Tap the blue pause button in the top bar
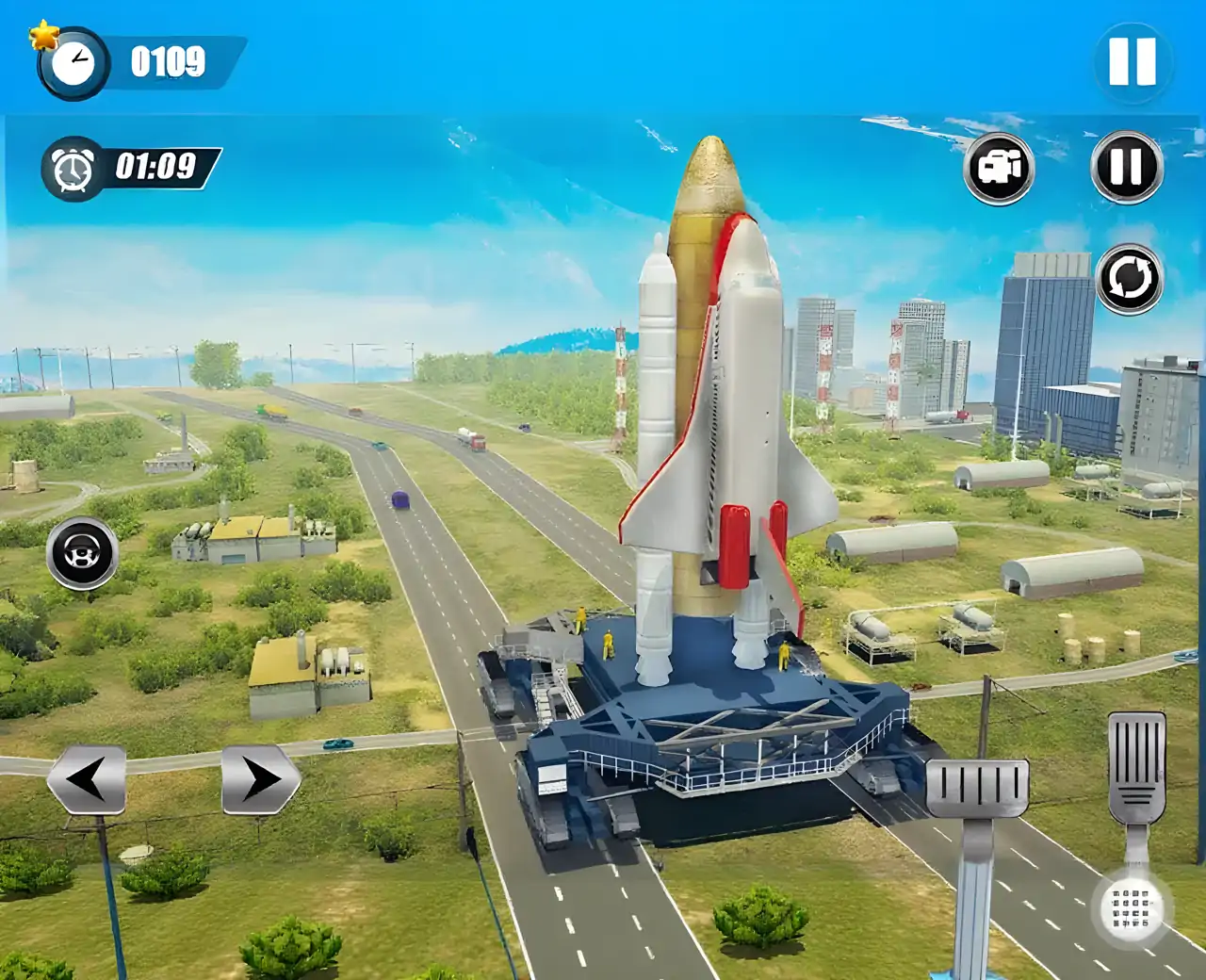This screenshot has width=1206, height=980. coord(1132,63)
